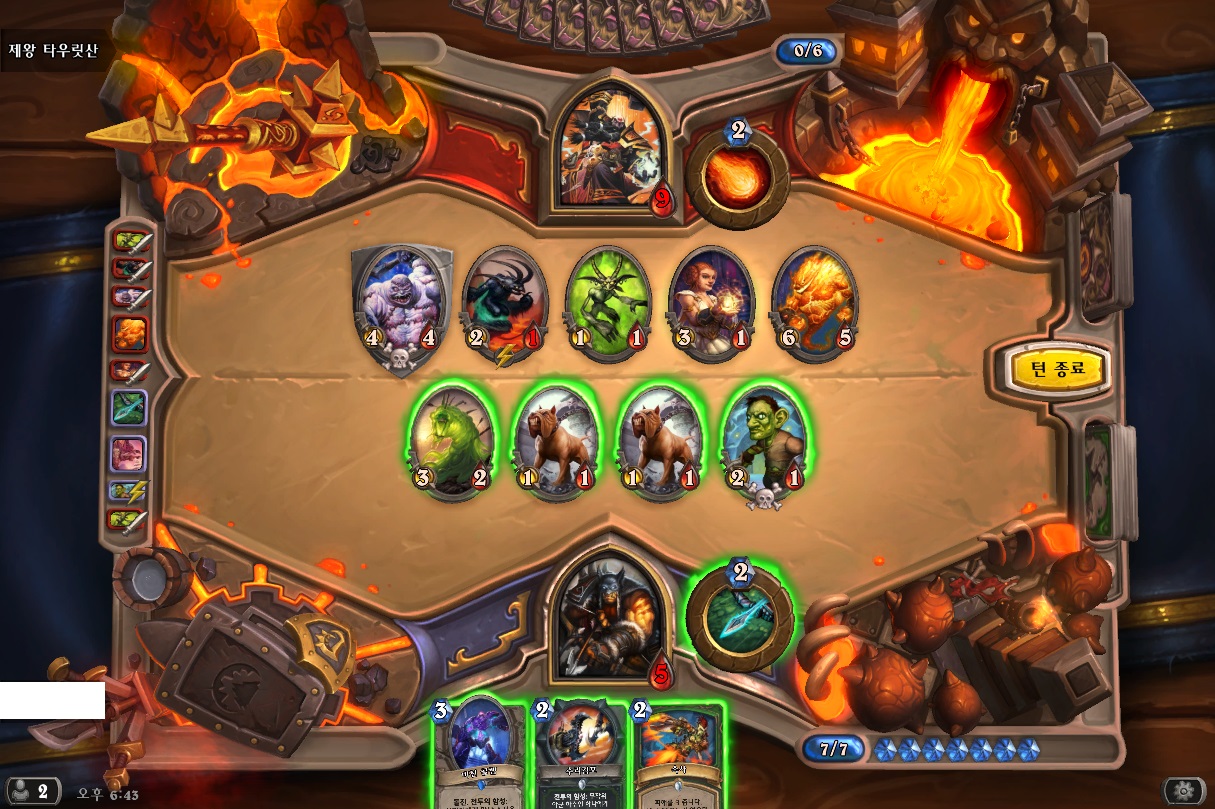Target the enemy 2/1 dark beast minion
This screenshot has height=809, width=1215.
[503, 301]
